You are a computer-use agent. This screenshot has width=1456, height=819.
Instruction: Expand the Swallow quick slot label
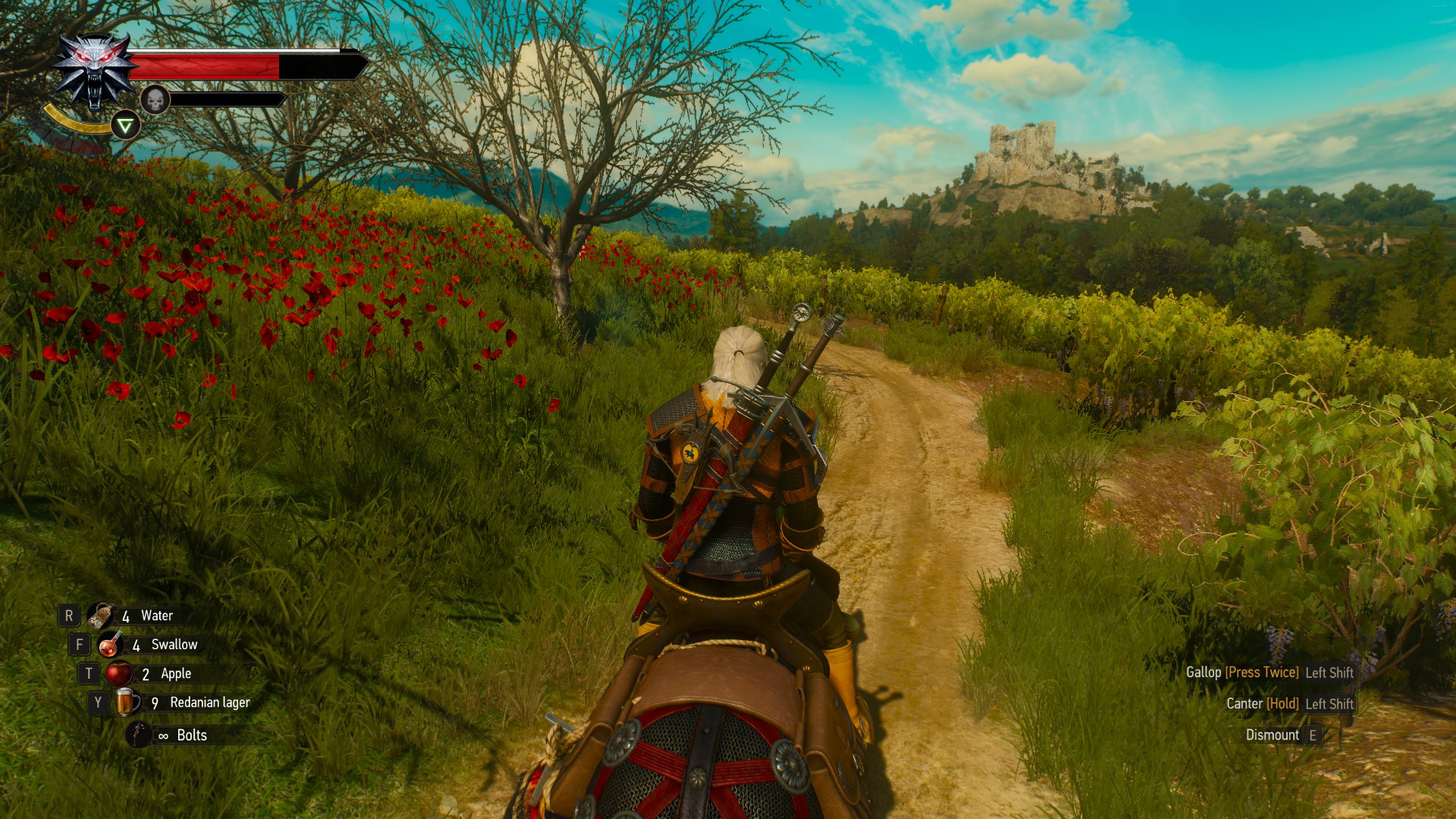[174, 644]
